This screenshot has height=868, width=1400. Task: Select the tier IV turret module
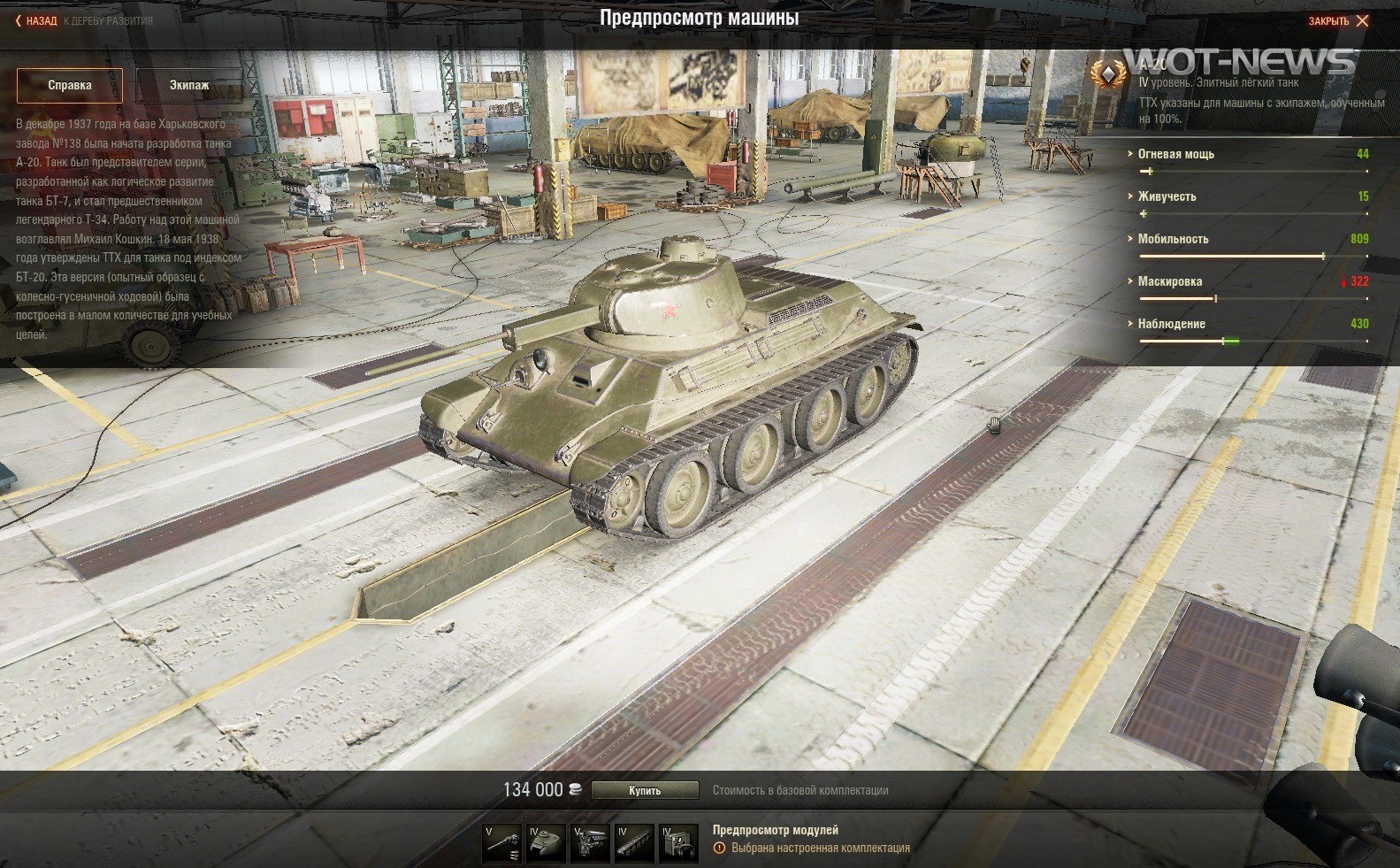[546, 842]
